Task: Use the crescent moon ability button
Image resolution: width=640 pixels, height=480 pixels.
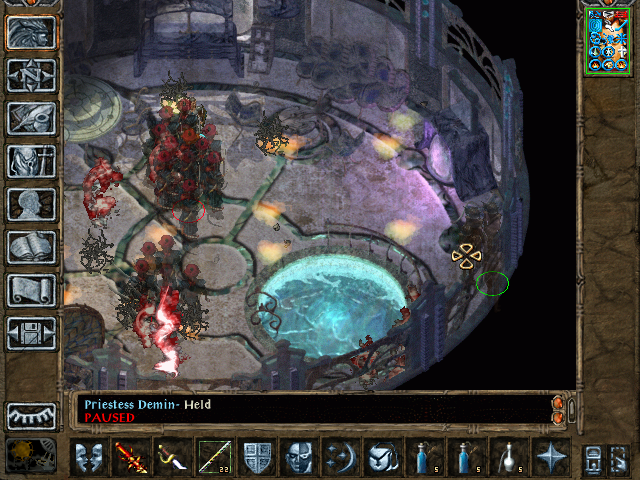Action: click(341, 458)
